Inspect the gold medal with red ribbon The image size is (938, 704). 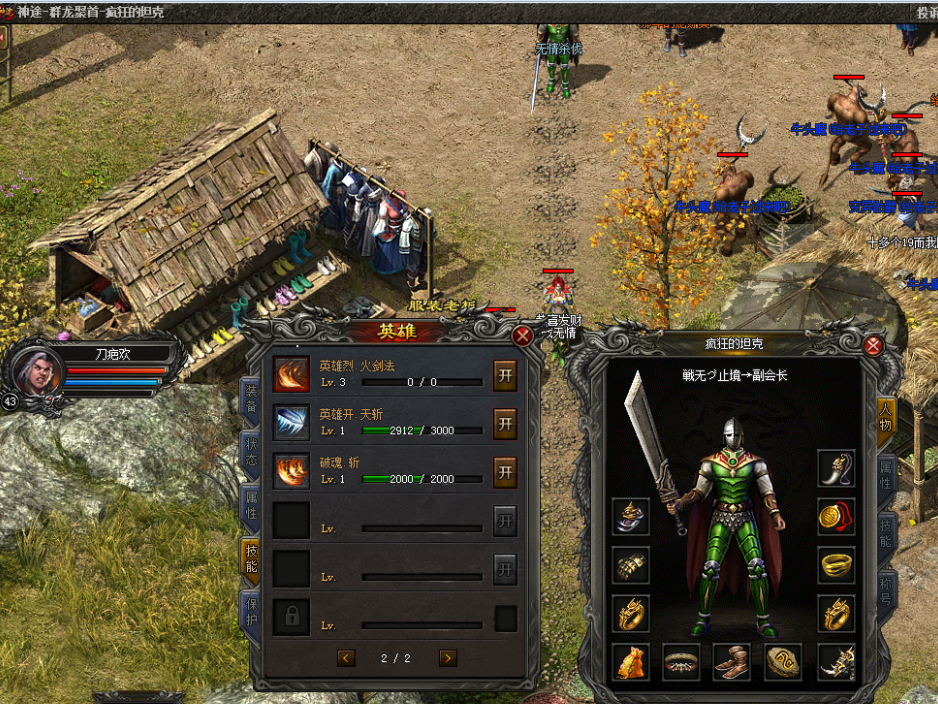[x=836, y=516]
